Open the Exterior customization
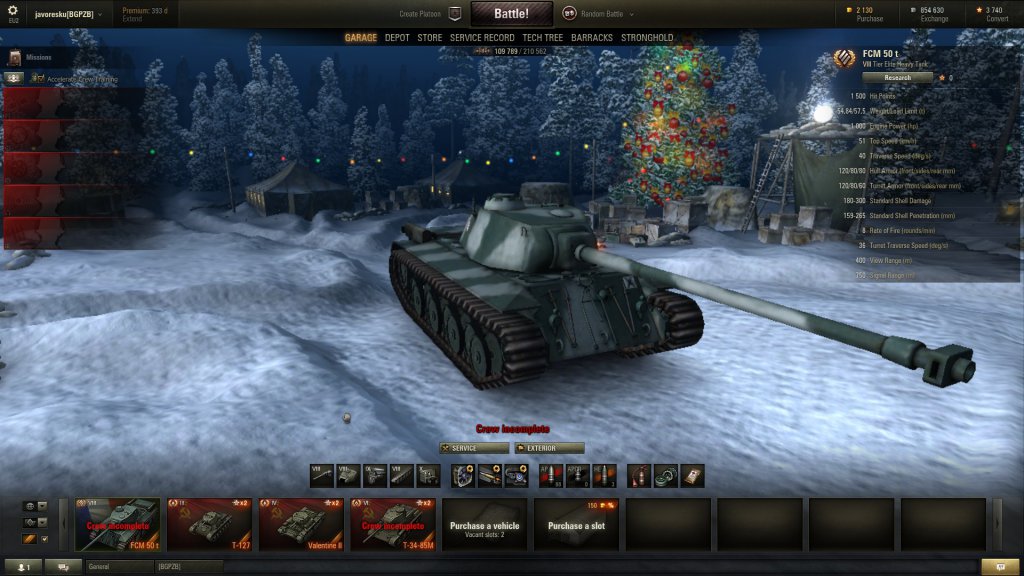1024x576 pixels. point(549,448)
